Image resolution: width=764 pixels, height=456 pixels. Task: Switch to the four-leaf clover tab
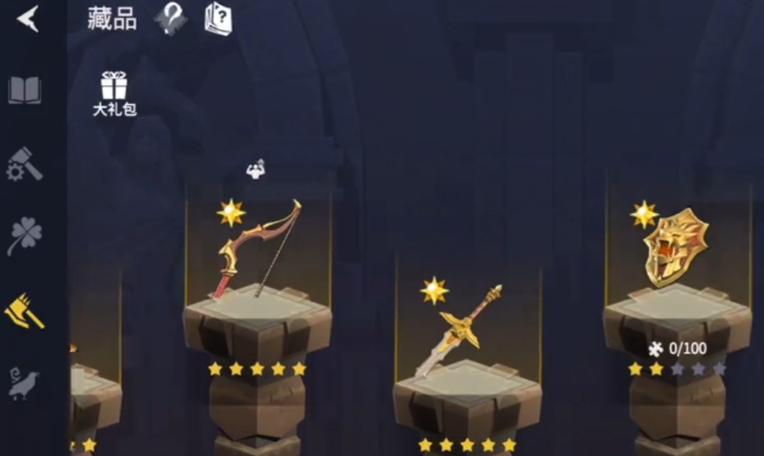[x=25, y=237]
